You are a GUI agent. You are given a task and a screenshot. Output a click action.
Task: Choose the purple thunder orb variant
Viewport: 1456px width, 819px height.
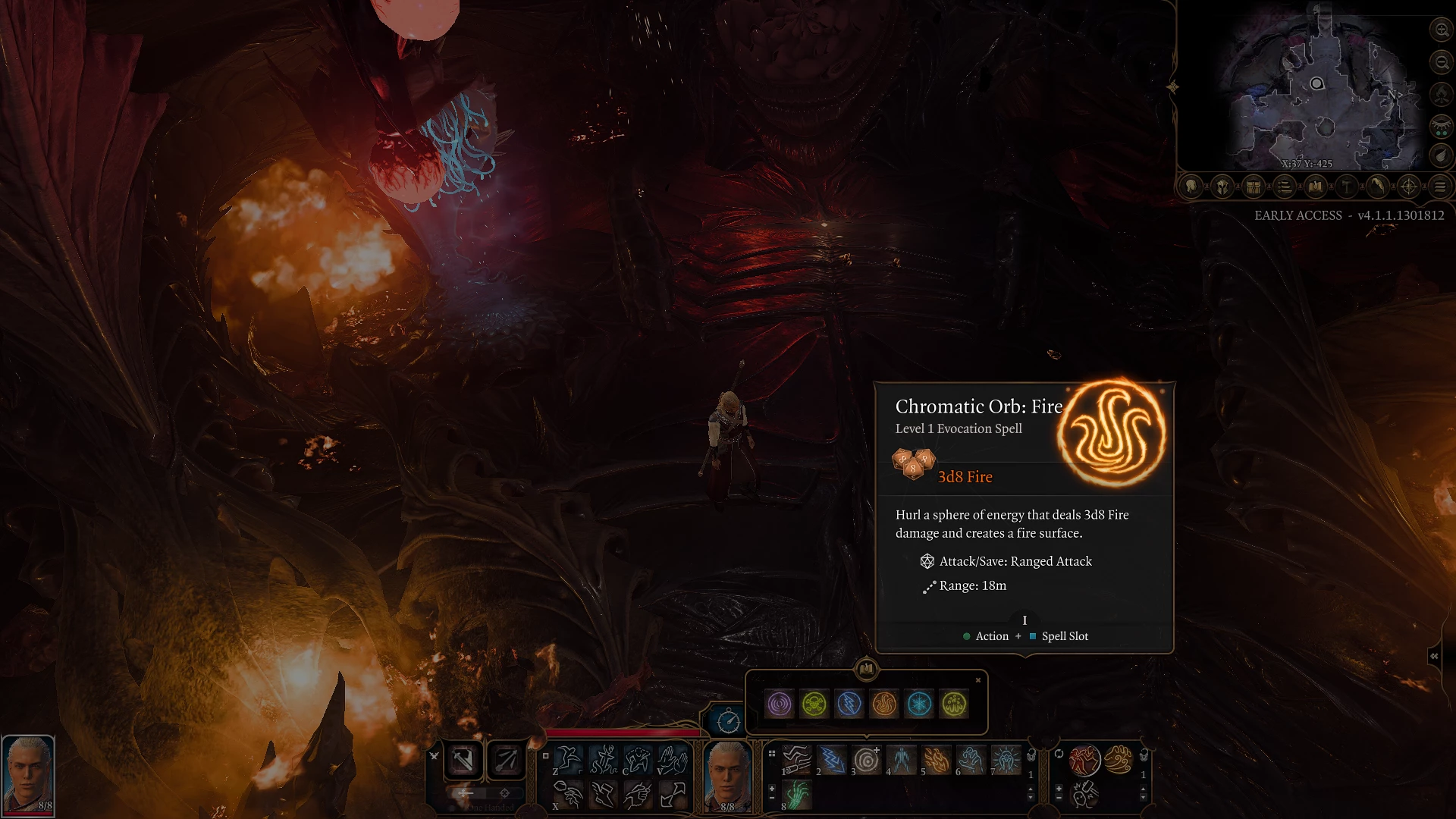(780, 704)
